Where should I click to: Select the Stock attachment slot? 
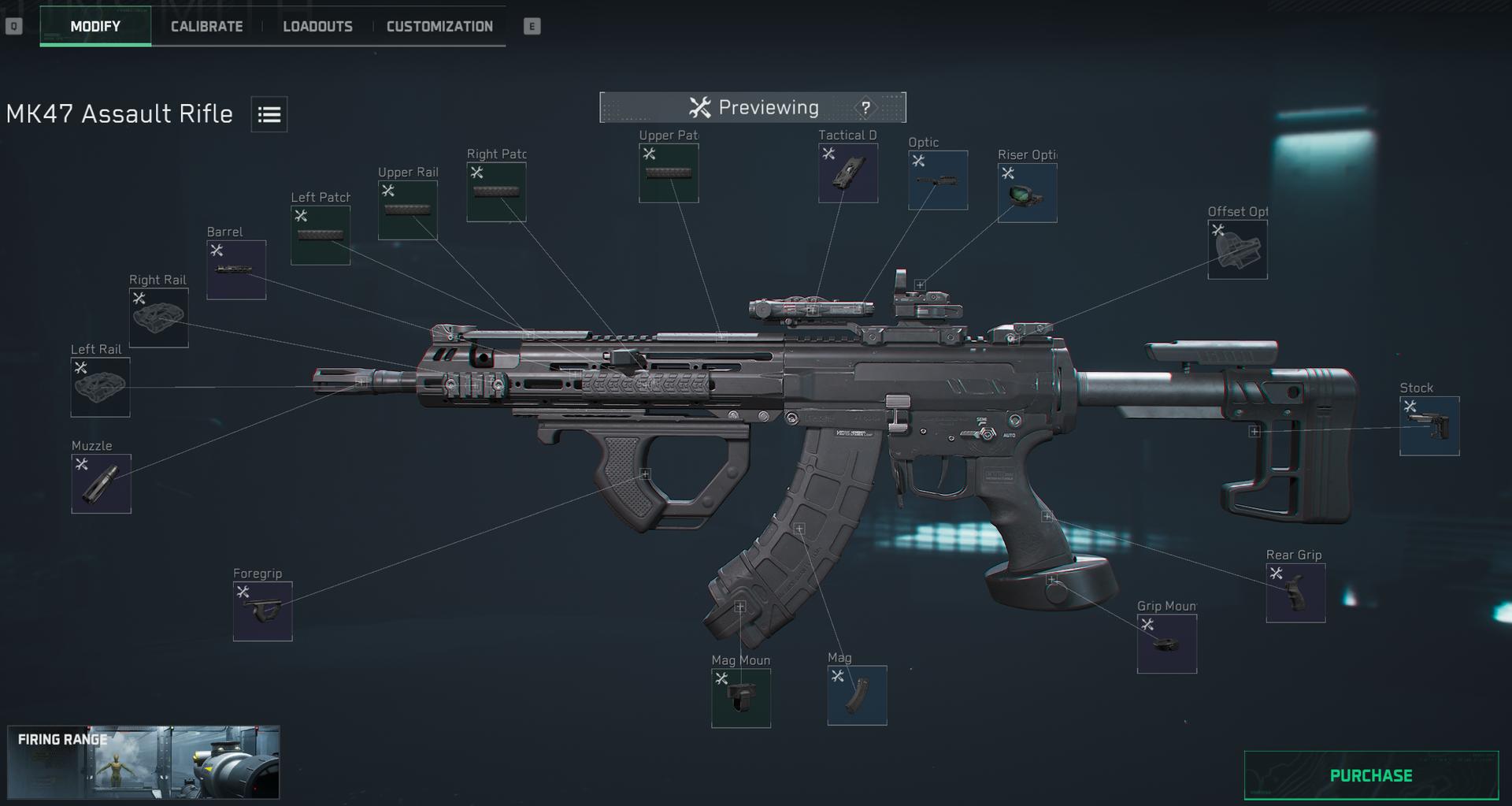point(1429,426)
